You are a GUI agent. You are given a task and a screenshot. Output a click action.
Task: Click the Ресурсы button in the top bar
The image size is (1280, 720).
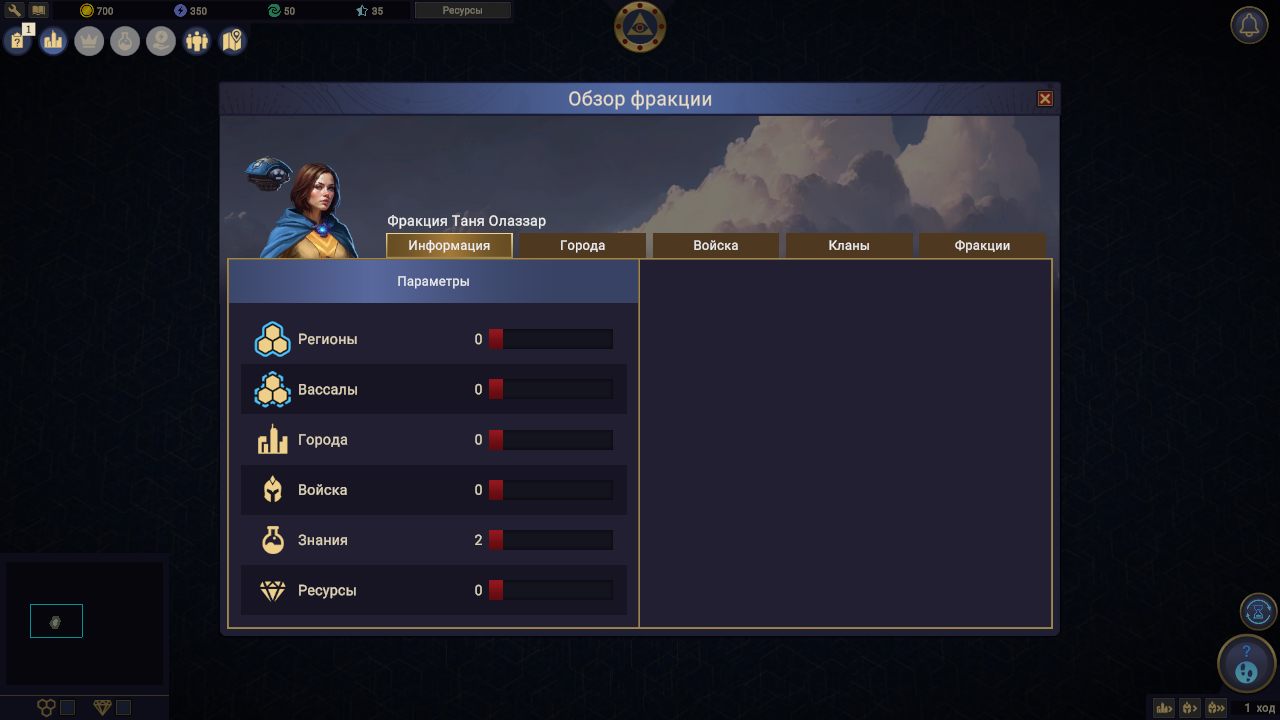point(462,11)
